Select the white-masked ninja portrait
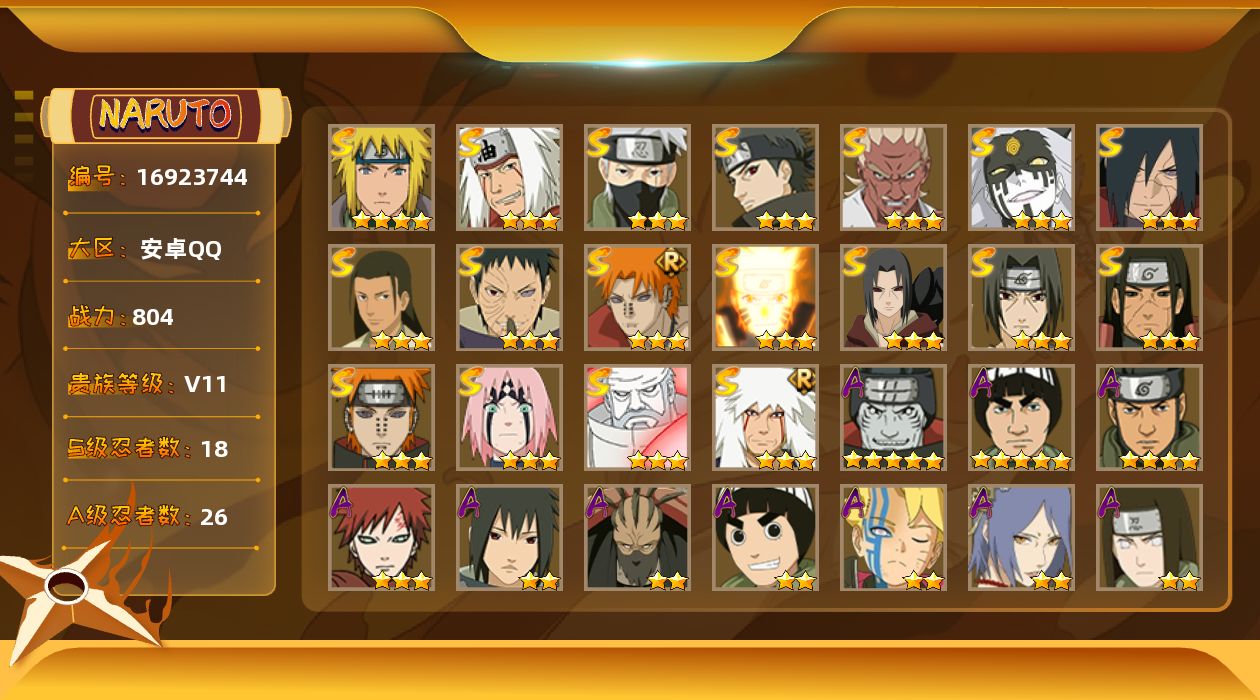1260x700 pixels. [1021, 178]
